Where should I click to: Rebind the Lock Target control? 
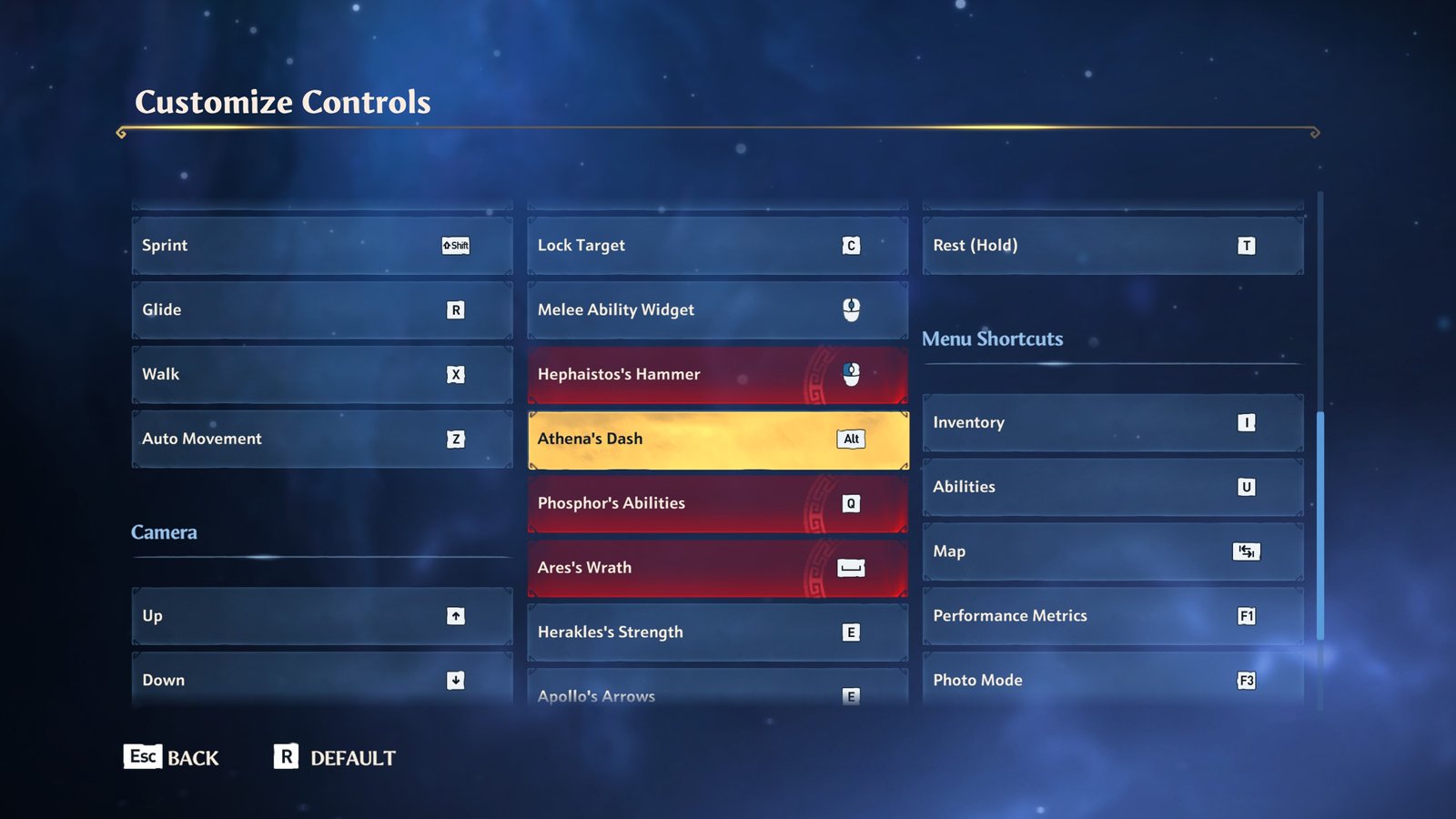[717, 246]
